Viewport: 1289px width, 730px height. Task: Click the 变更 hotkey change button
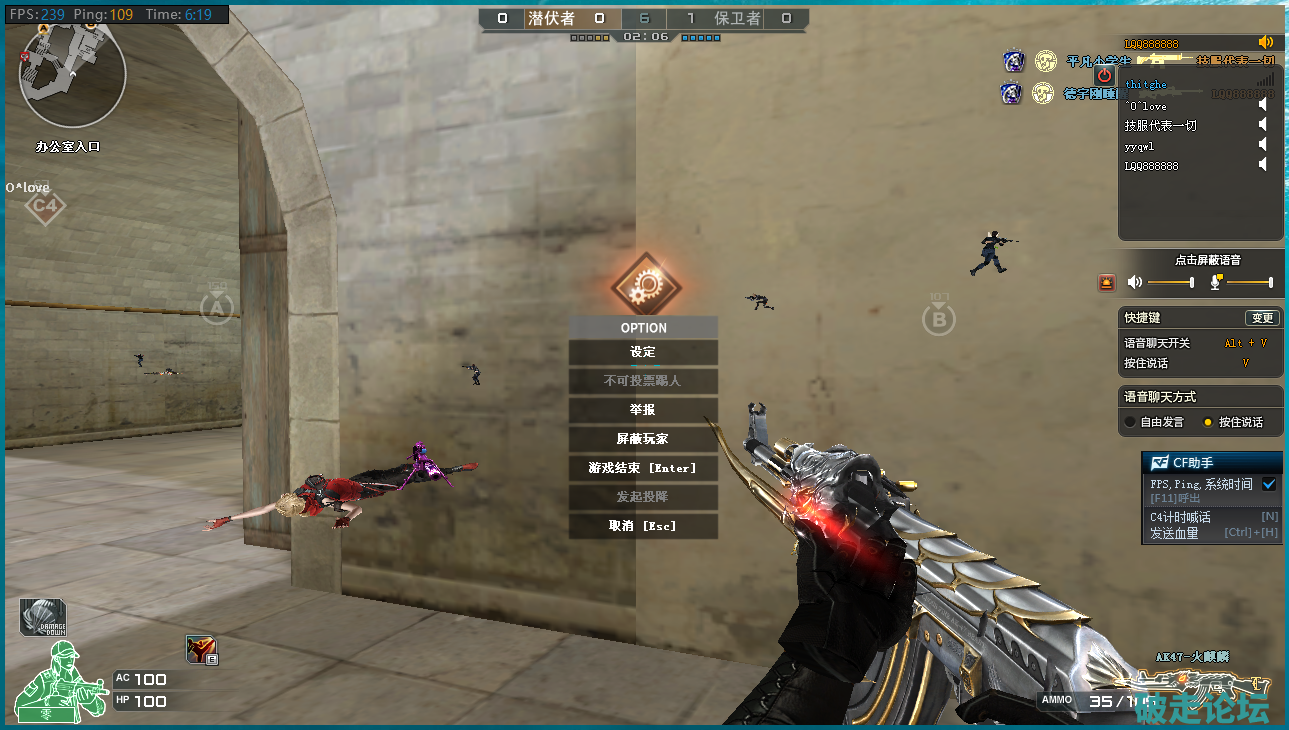tap(1263, 318)
